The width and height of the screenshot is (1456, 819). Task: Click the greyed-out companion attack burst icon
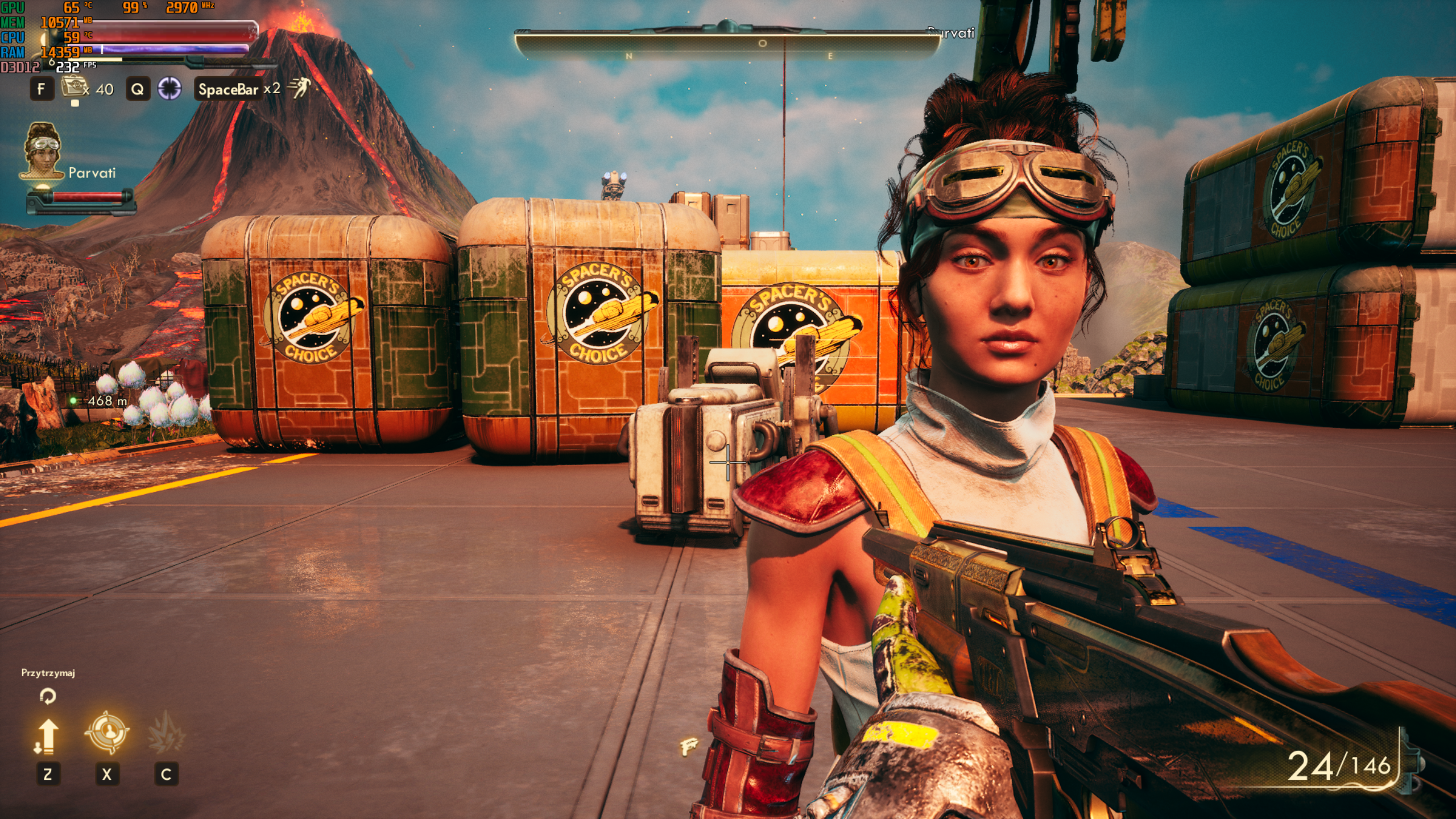click(166, 733)
